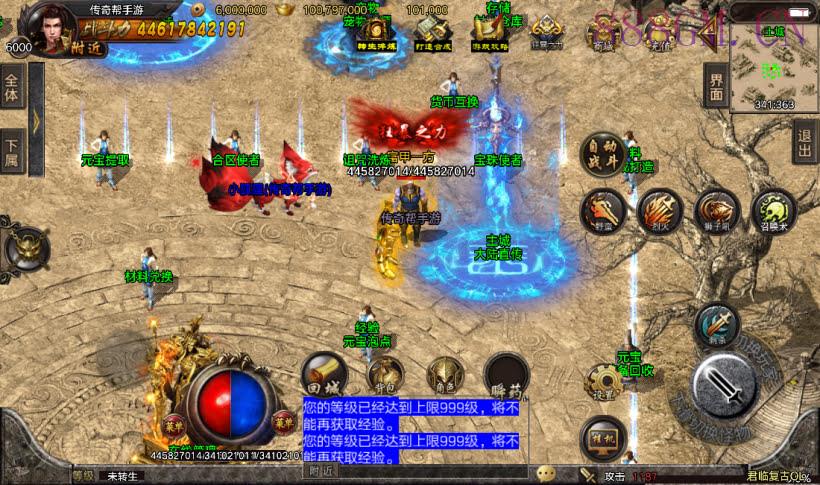Activate the 烈火 flame skill
The image size is (820, 485).
coord(660,211)
